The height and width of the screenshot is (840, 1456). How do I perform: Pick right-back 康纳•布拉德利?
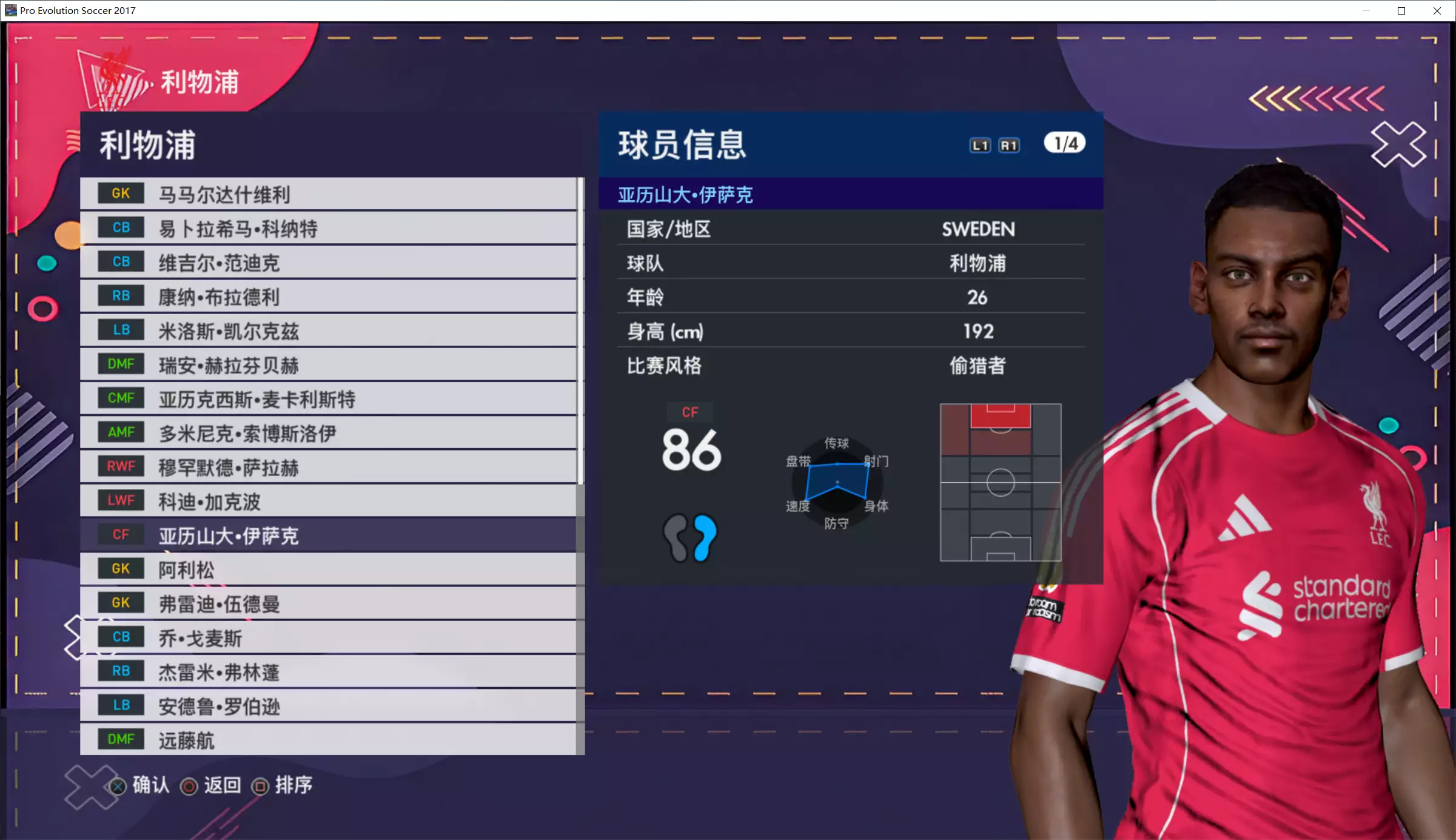[x=327, y=297]
